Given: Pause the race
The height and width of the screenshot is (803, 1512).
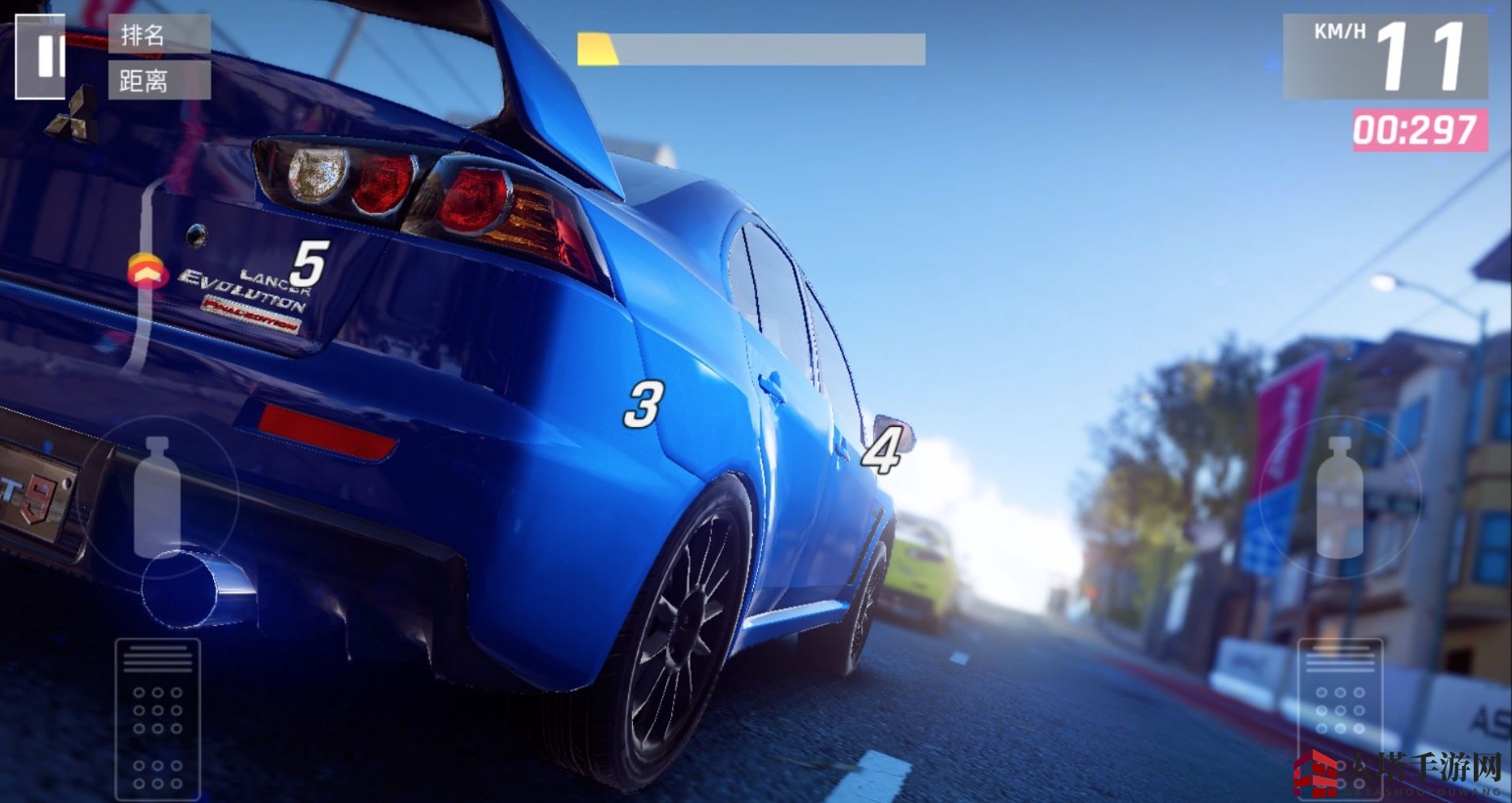Looking at the screenshot, I should click(40, 57).
